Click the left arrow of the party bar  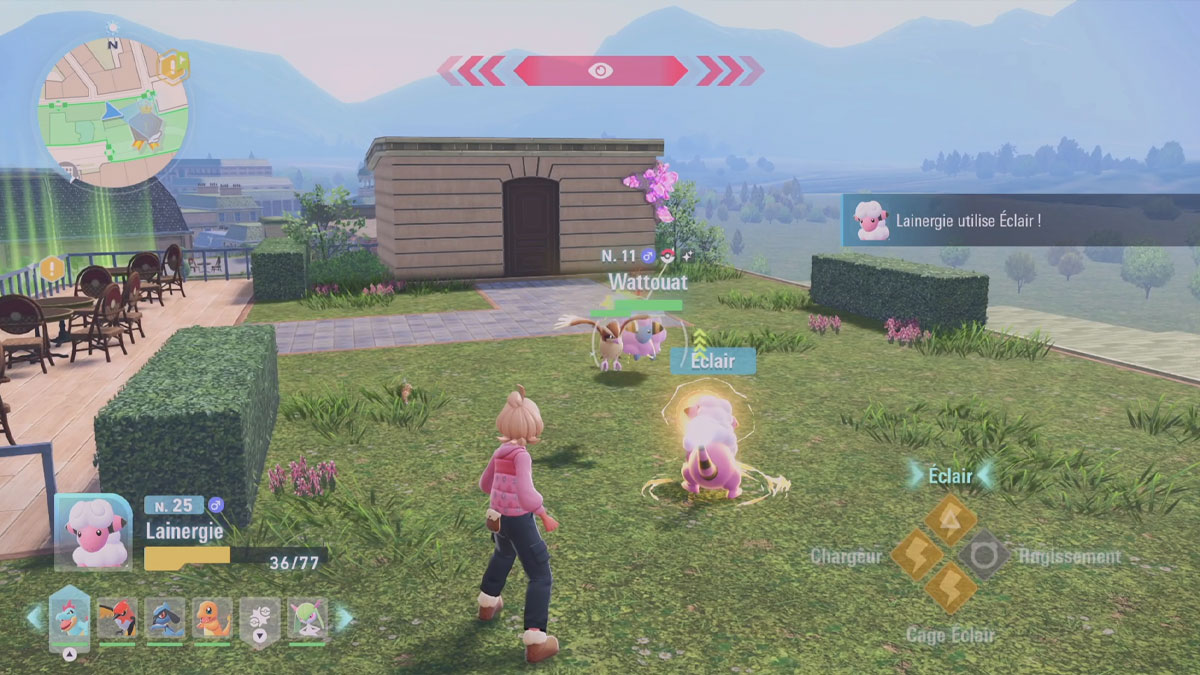tap(34, 618)
